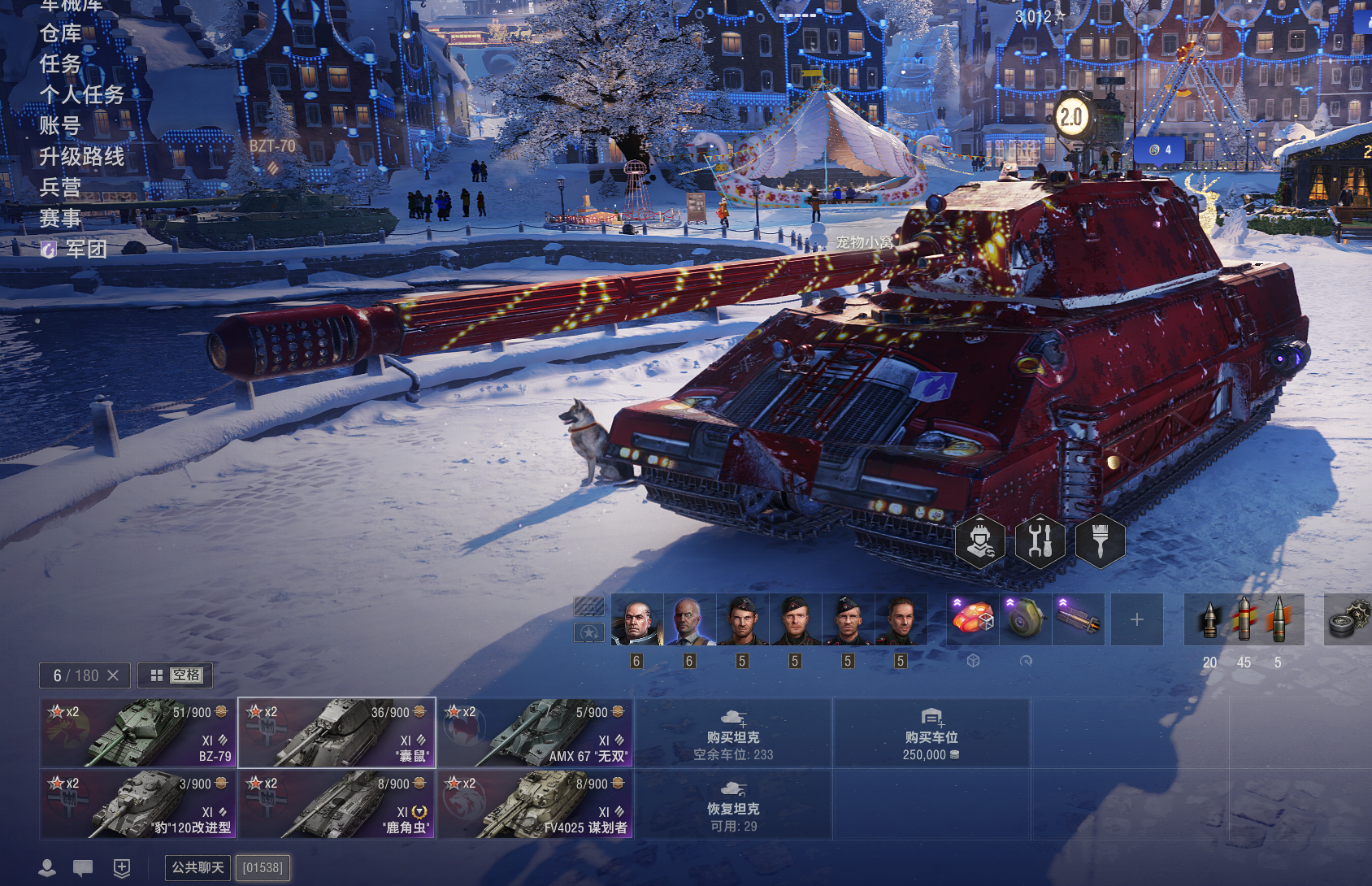The width and height of the screenshot is (1372, 886).
Task: Buy a garage slot with 购买车位
Action: (931, 733)
